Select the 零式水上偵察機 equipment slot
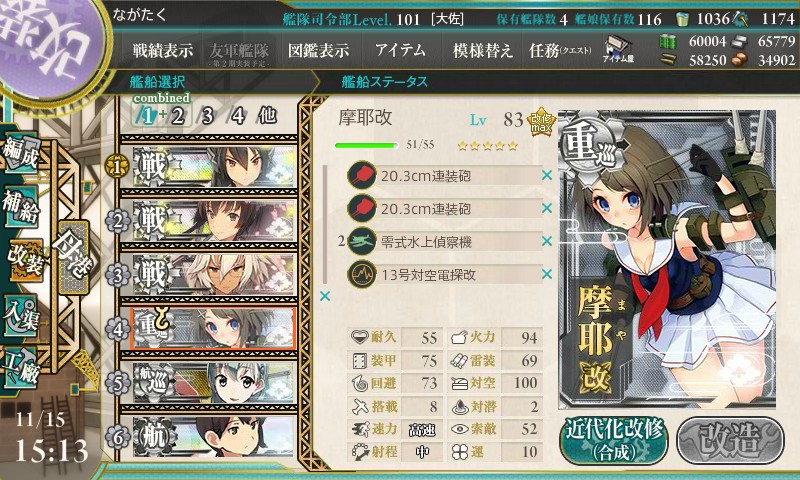The width and height of the screenshot is (800, 480). pos(444,241)
